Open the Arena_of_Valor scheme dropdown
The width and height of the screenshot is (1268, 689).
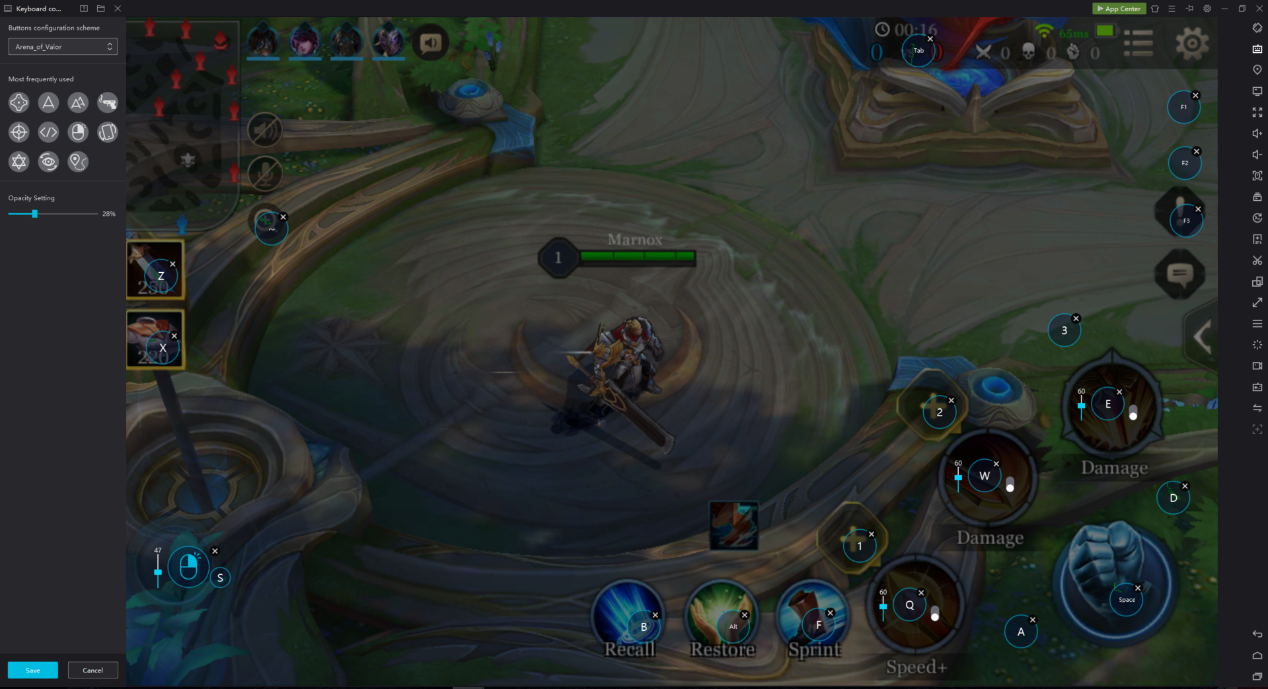tap(63, 47)
